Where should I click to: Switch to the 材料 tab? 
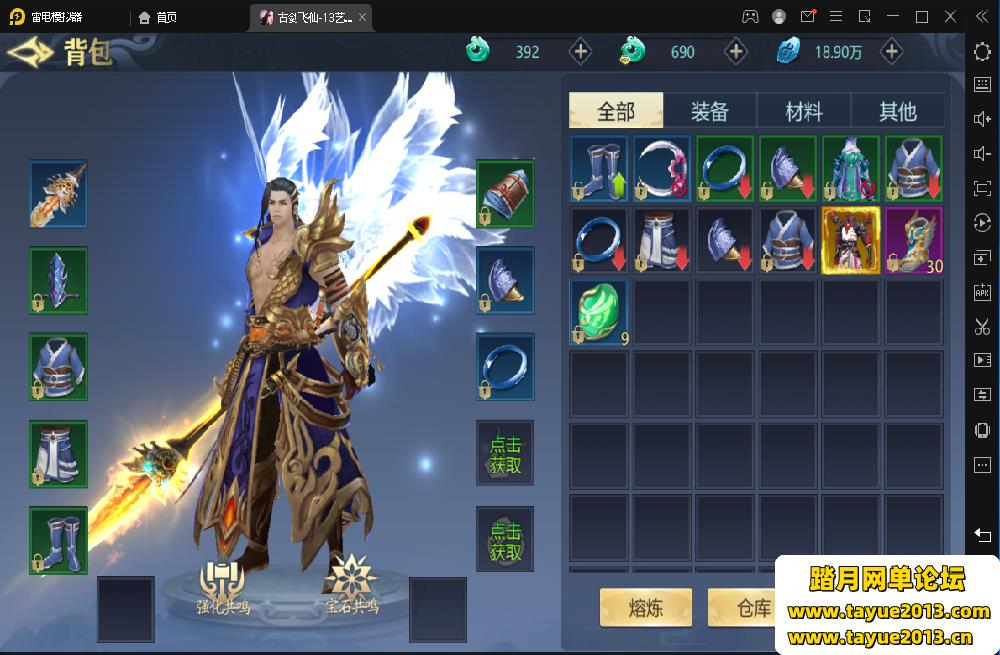(804, 111)
